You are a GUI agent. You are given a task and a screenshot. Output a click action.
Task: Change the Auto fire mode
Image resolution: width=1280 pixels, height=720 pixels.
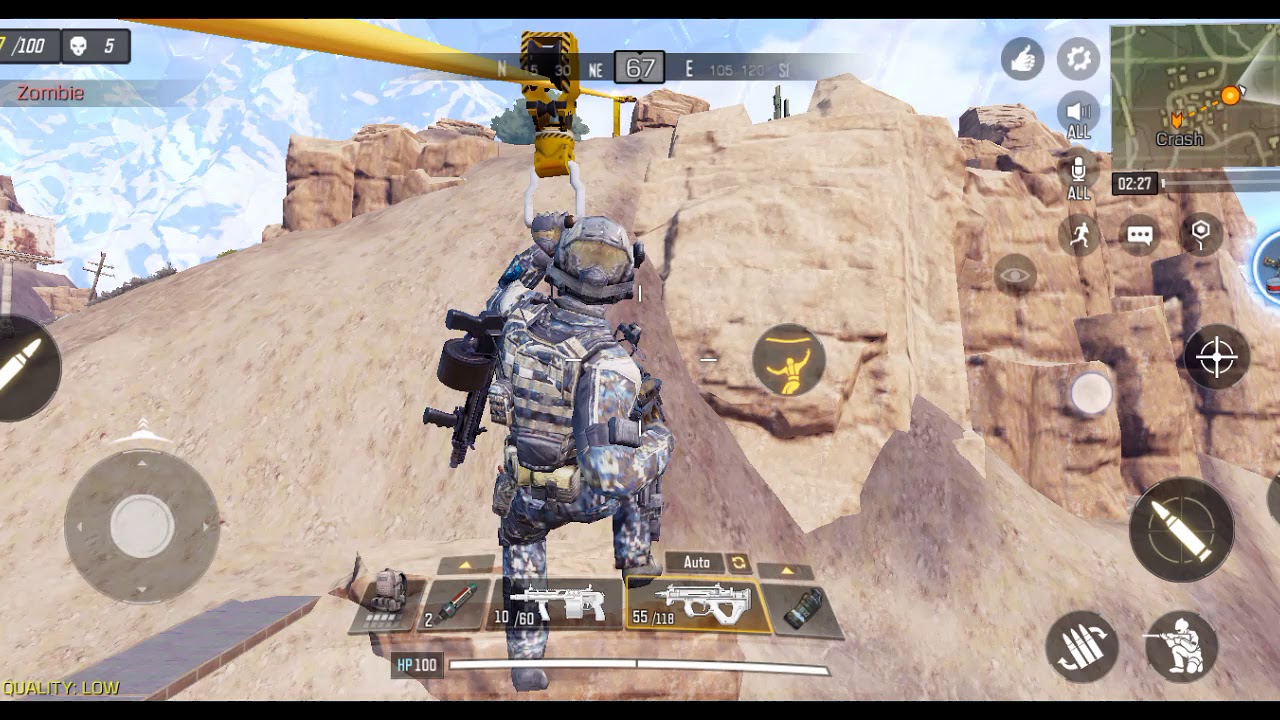[x=708, y=563]
